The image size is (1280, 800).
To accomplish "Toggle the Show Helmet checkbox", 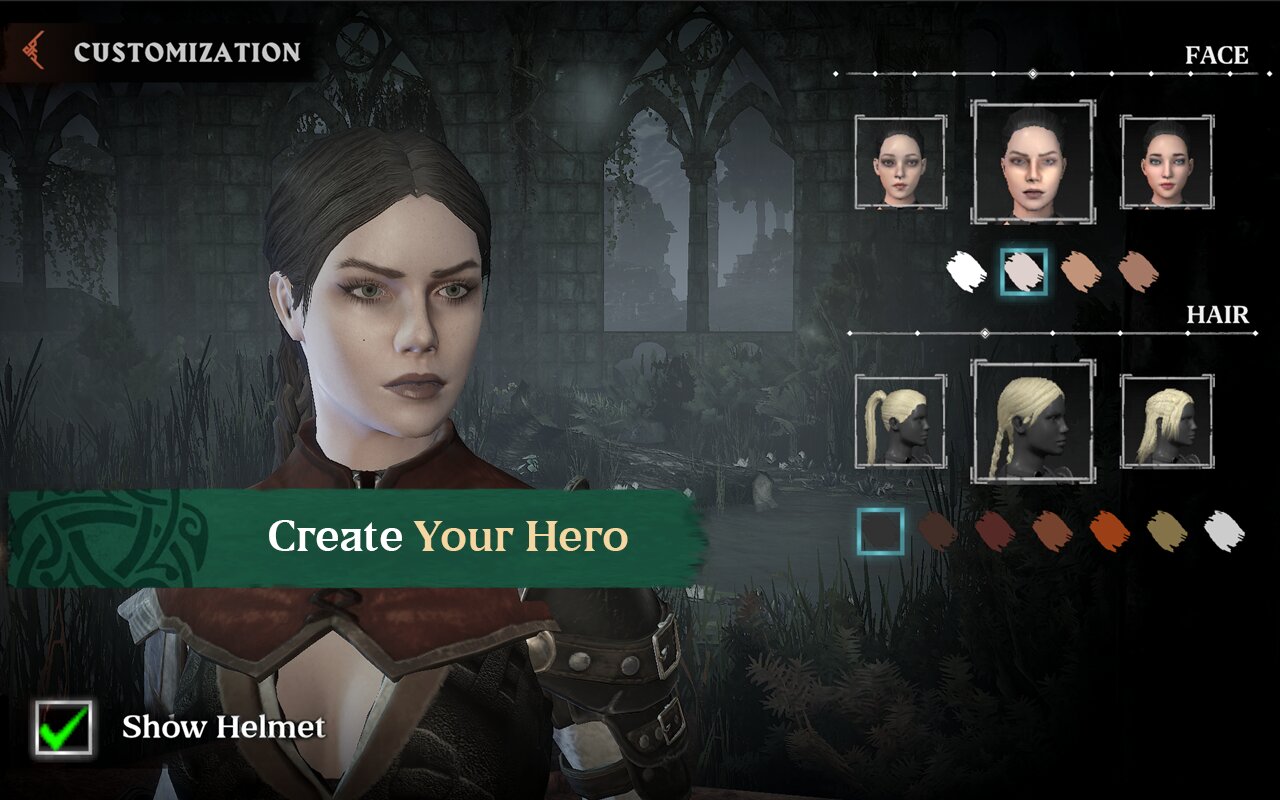I will click(x=63, y=727).
